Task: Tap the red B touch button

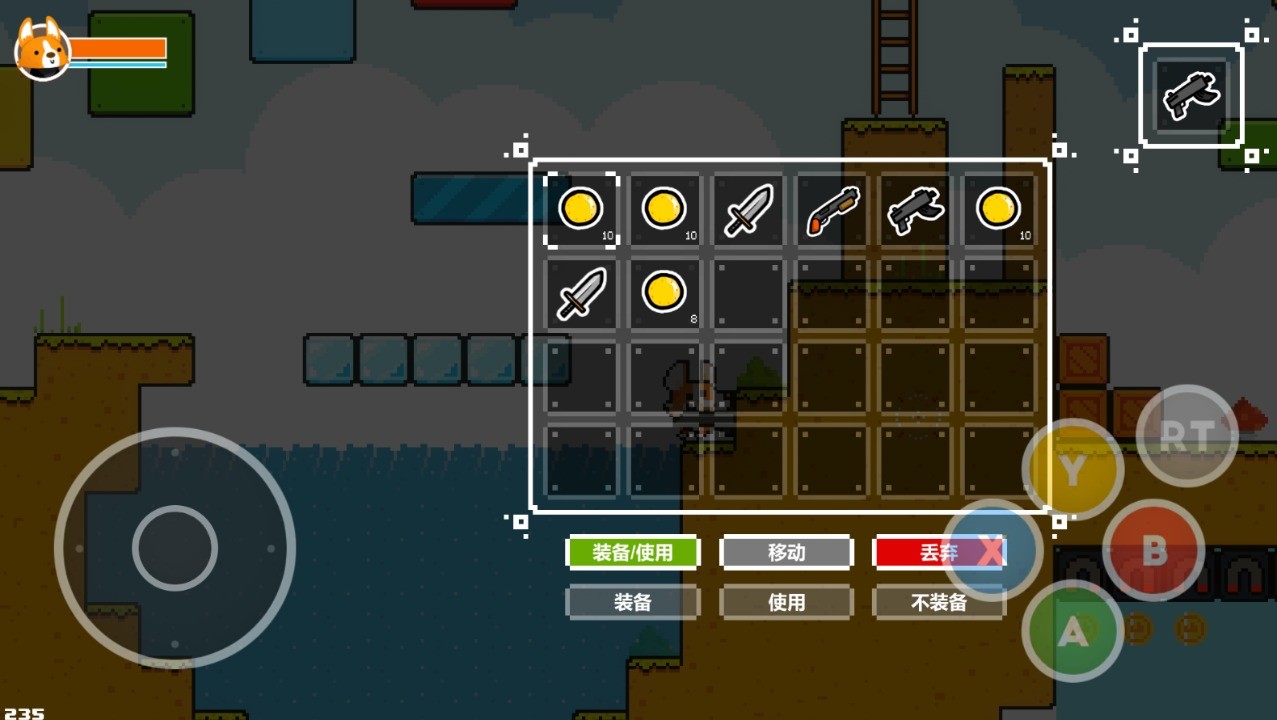Action: pyautogui.click(x=1153, y=549)
